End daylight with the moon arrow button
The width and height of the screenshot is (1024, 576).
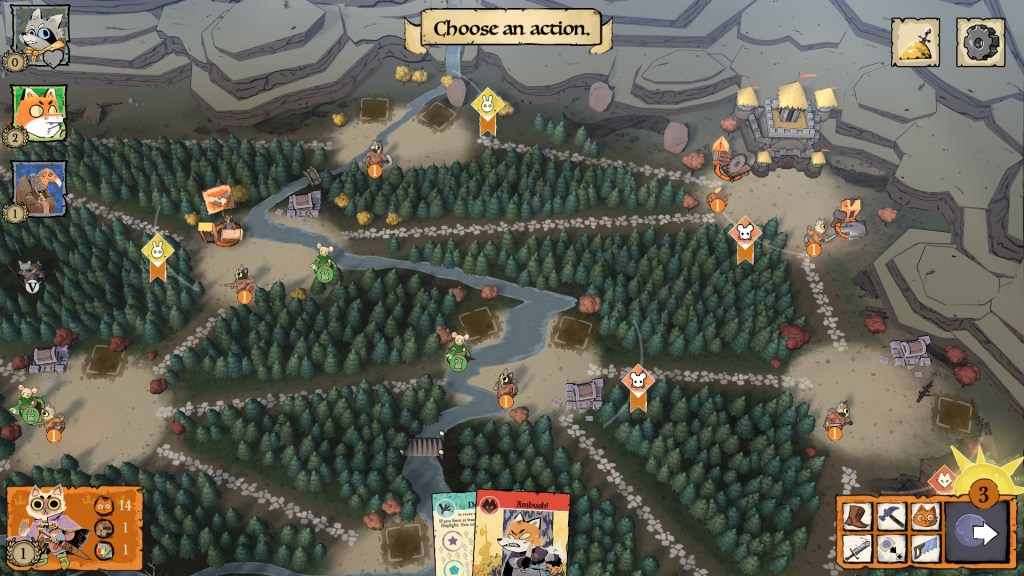(x=978, y=532)
